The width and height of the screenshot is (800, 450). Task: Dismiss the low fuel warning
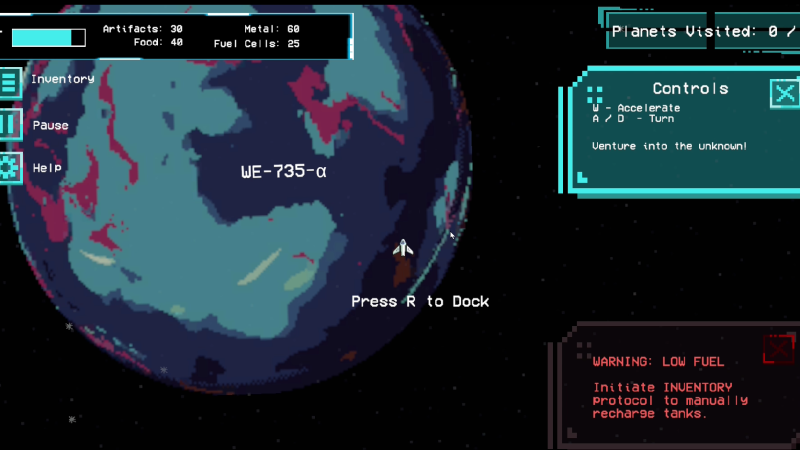(778, 349)
